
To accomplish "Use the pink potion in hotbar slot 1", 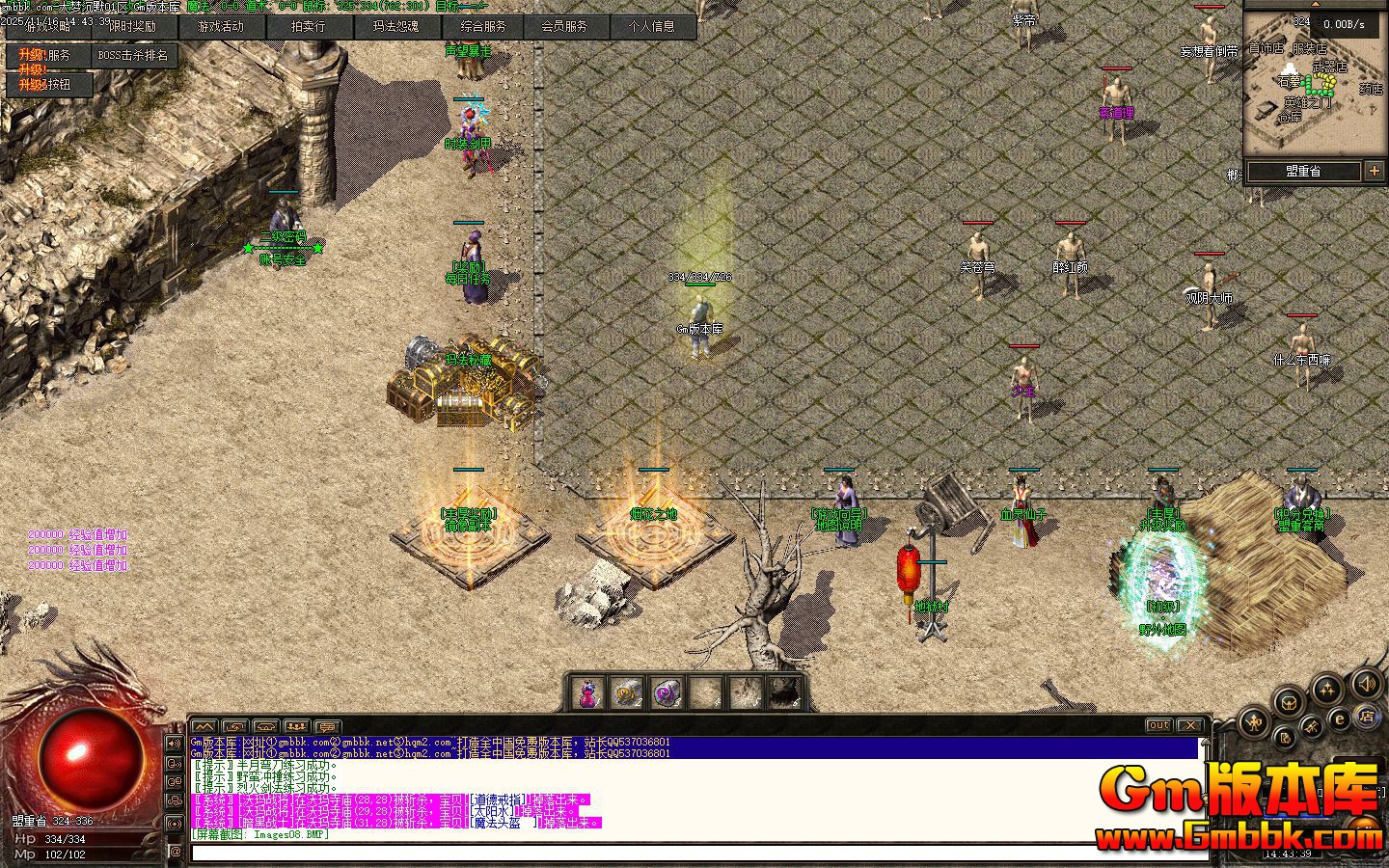I will point(587,692).
